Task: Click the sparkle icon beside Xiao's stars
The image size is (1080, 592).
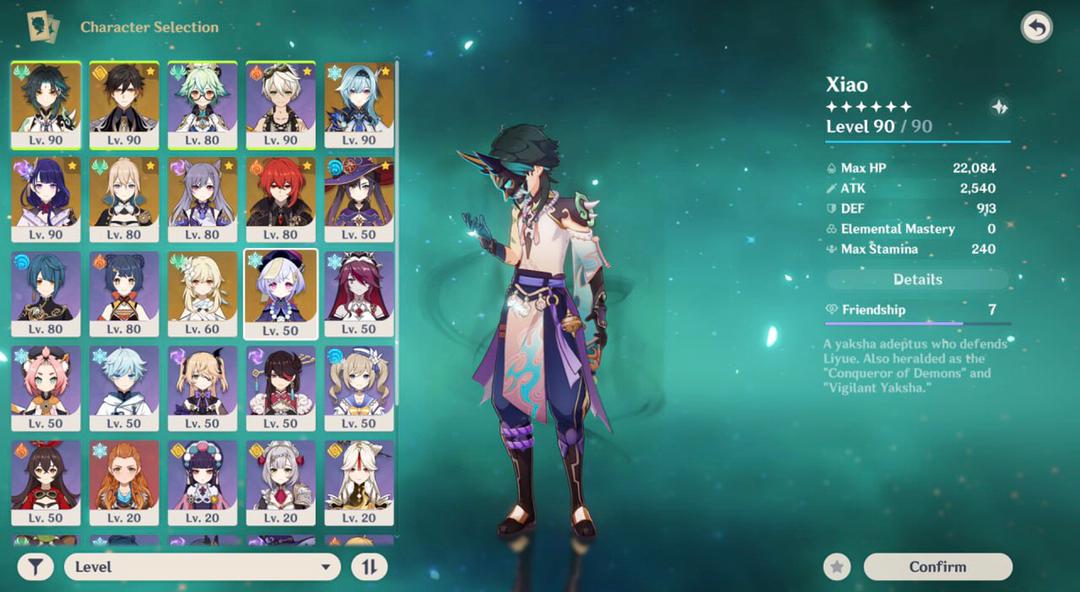Action: click(x=998, y=107)
